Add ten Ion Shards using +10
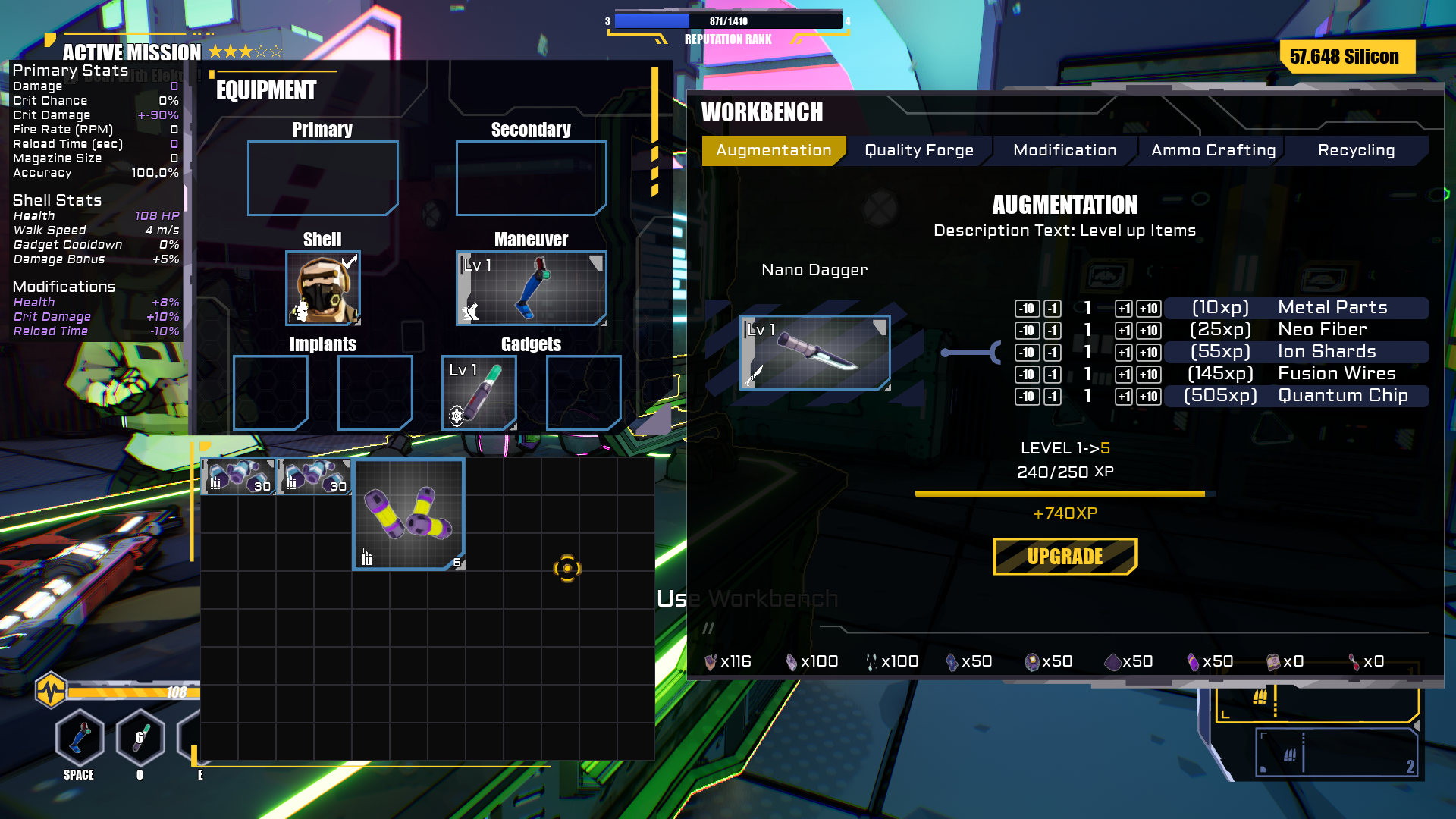1456x819 pixels. click(x=1147, y=352)
